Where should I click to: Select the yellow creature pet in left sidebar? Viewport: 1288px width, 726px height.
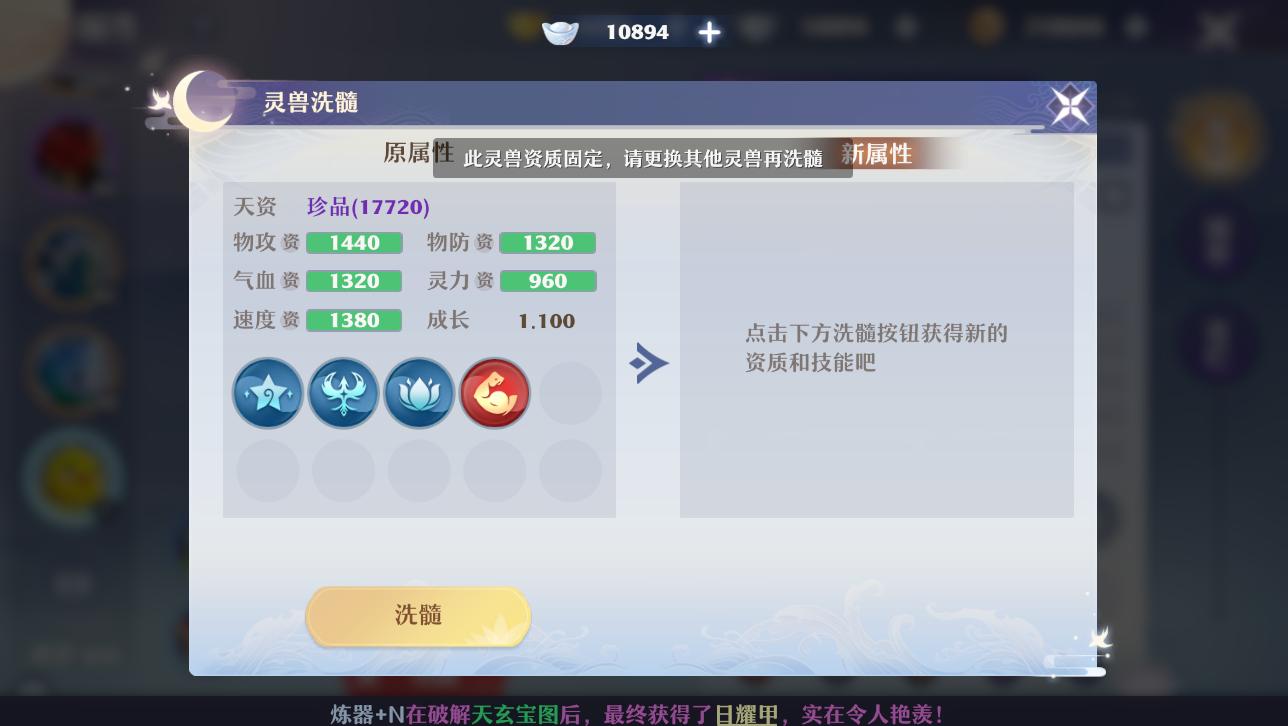click(x=72, y=477)
